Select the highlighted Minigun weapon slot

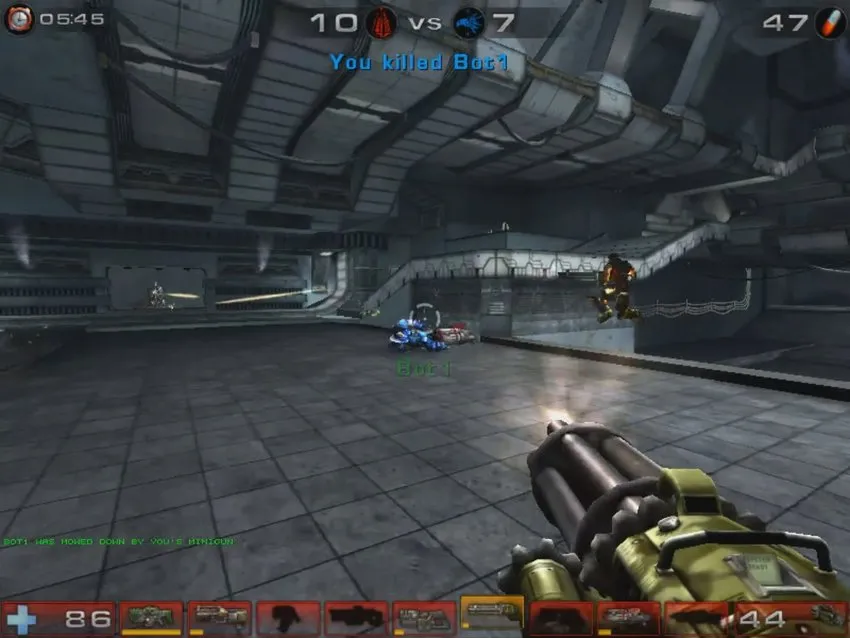491,616
